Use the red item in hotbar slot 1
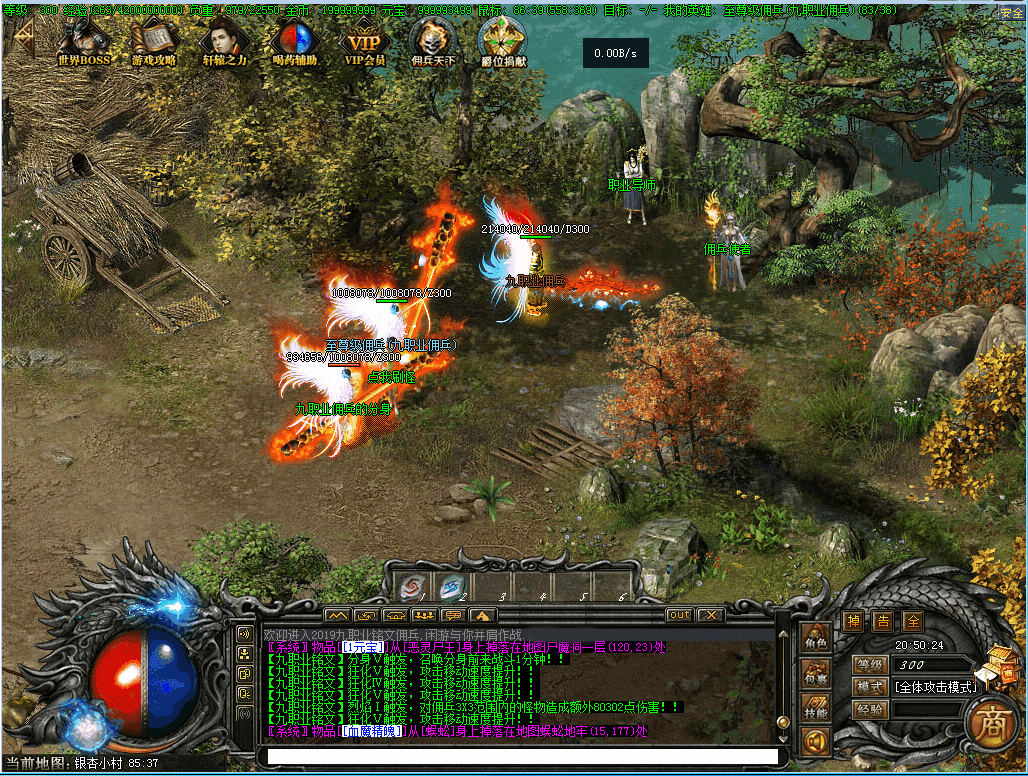 point(411,586)
